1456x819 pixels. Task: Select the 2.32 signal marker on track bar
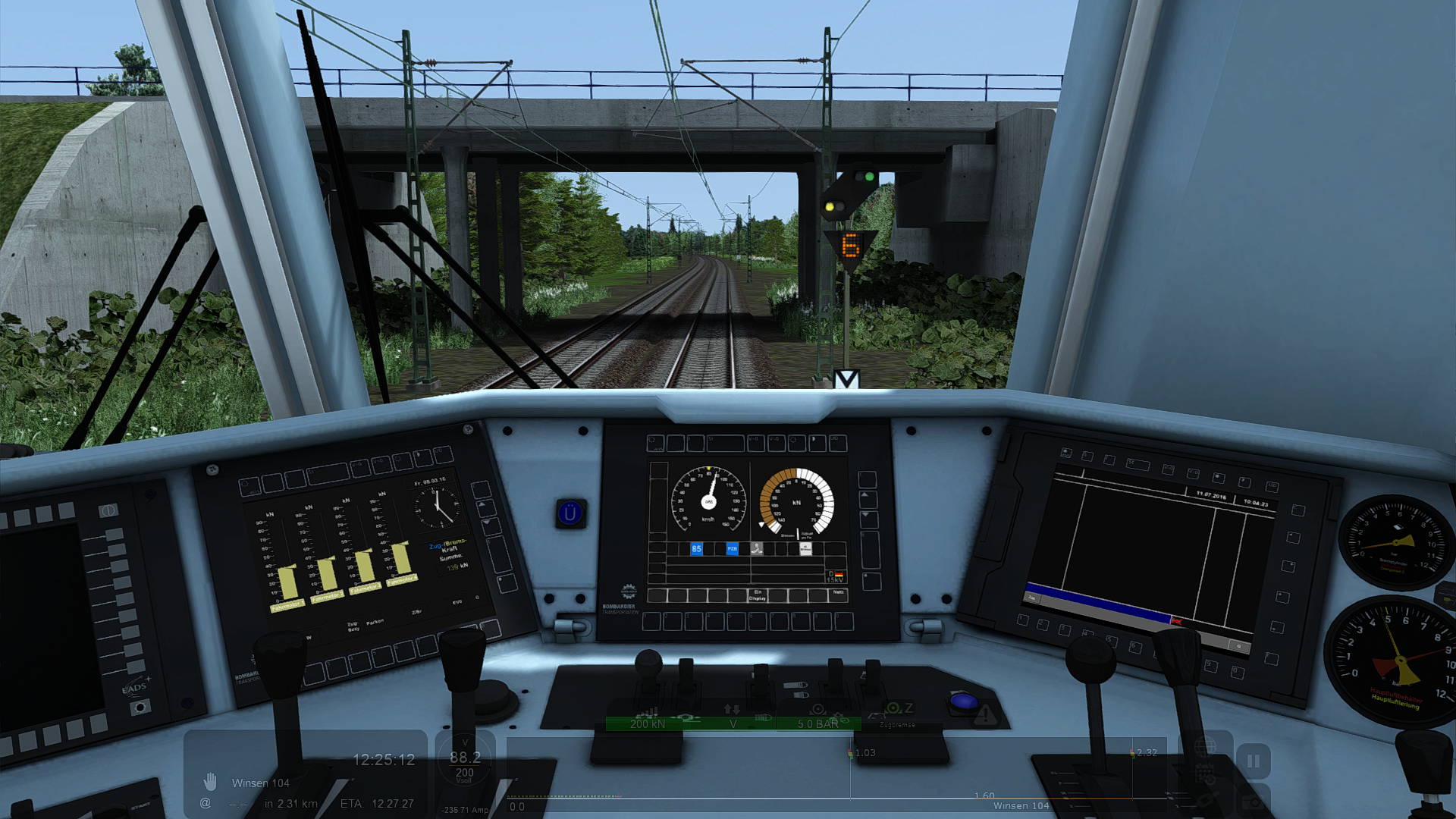coord(1133,753)
